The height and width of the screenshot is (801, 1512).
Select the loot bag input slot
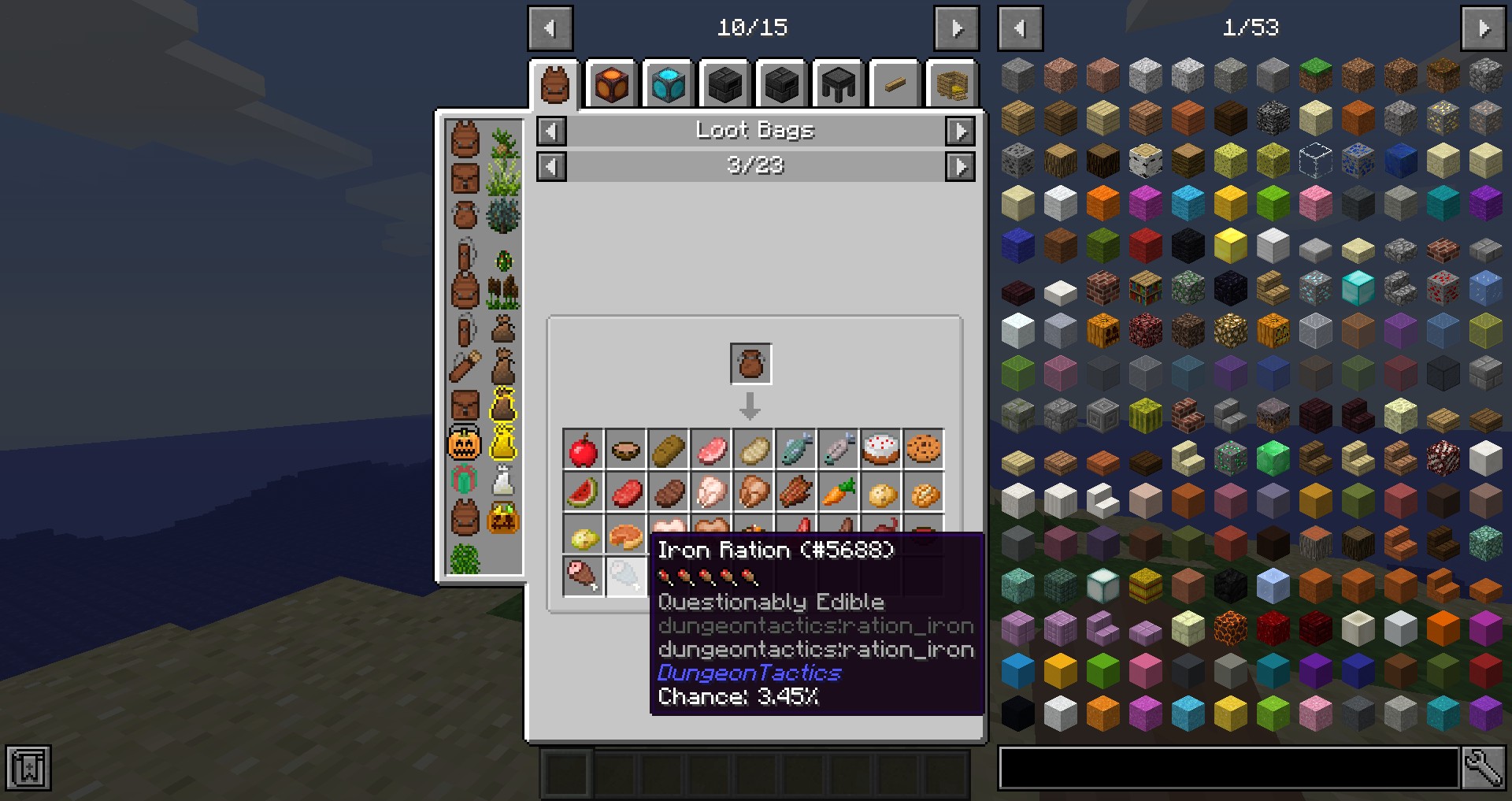point(750,364)
